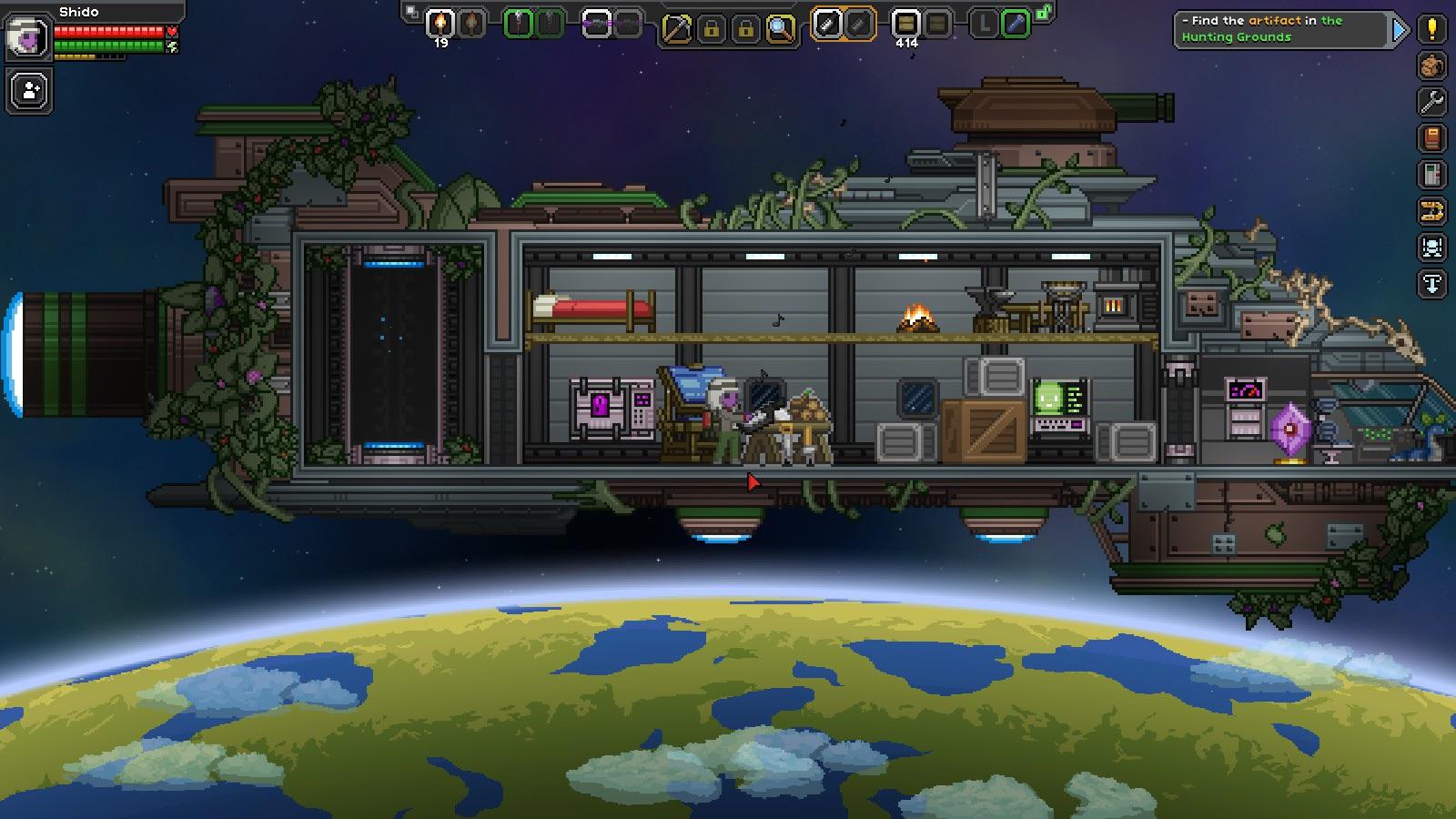
Task: Toggle the second padlock in the toolbar
Action: [746, 26]
